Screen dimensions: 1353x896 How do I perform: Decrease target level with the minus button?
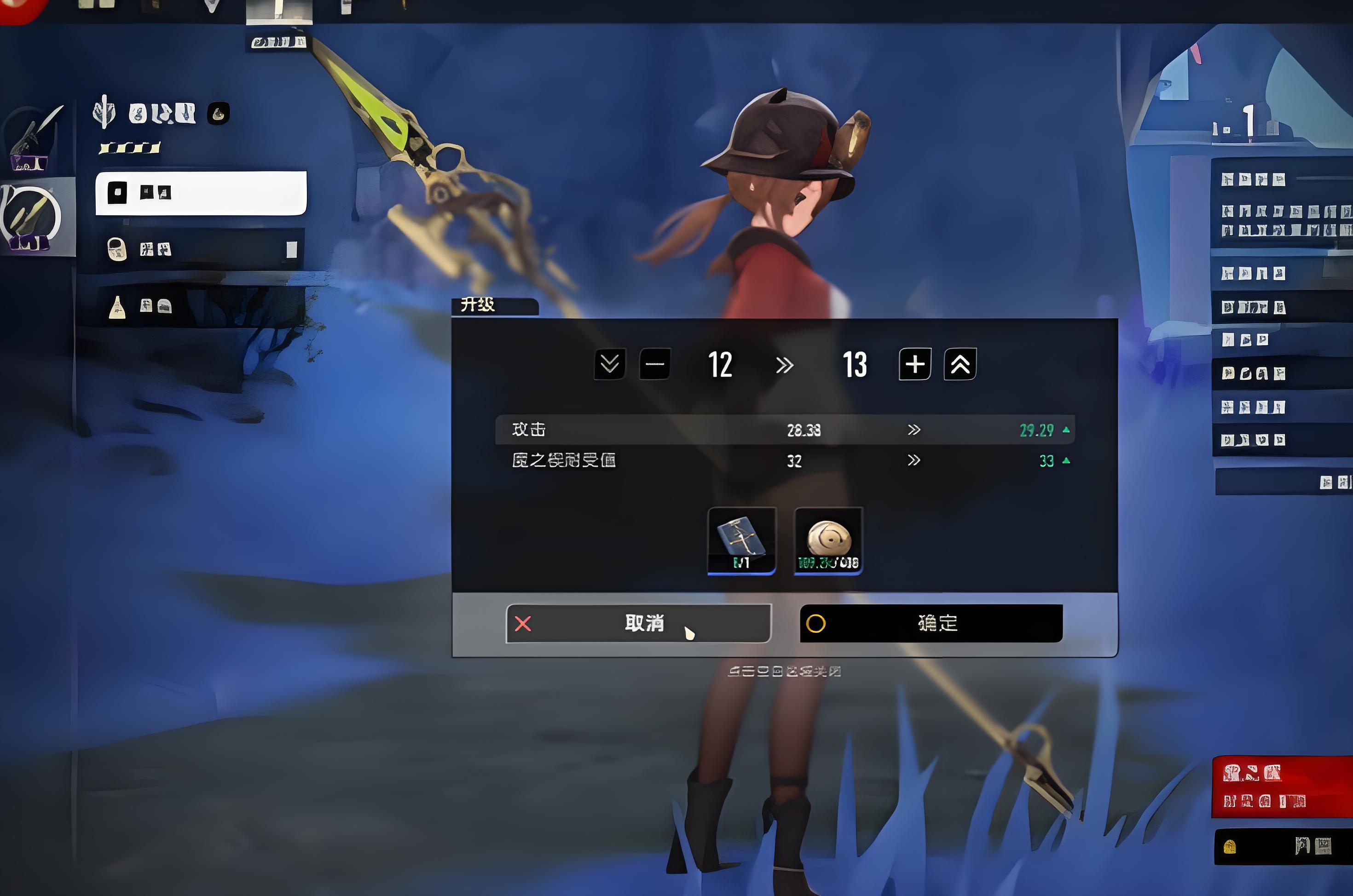click(654, 364)
